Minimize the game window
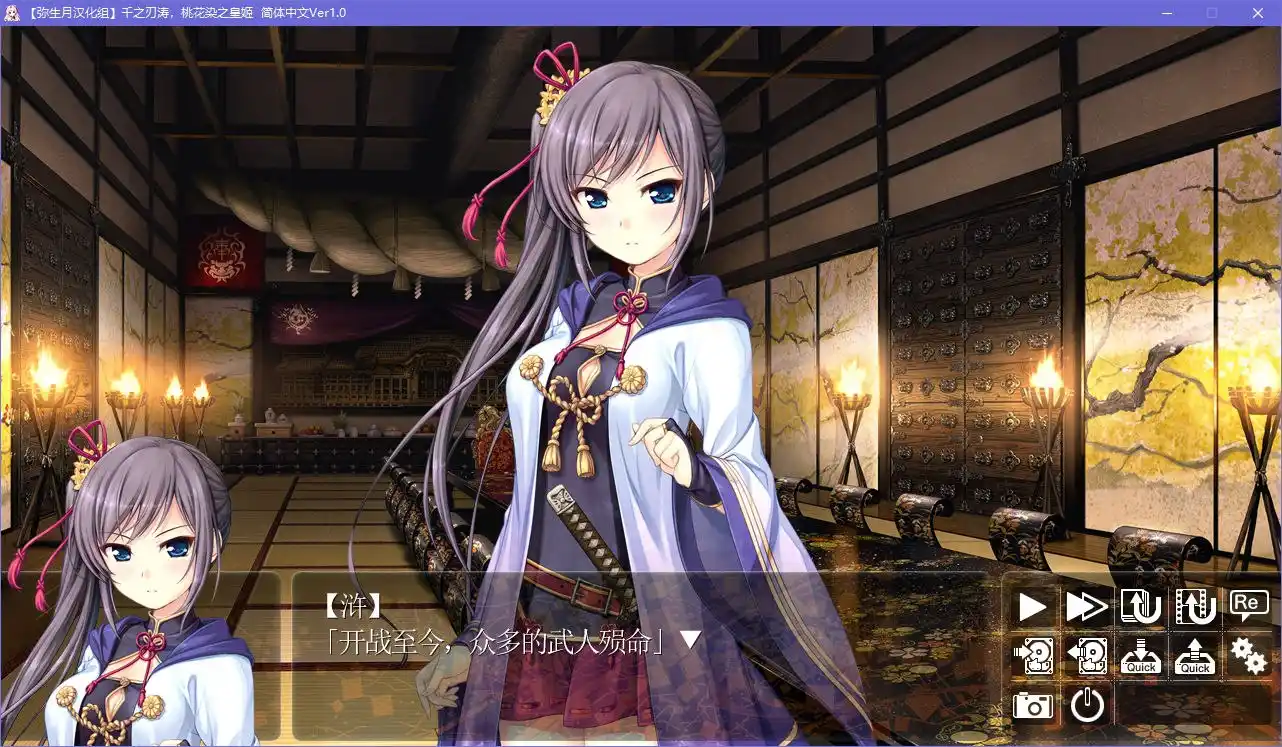 (1166, 13)
